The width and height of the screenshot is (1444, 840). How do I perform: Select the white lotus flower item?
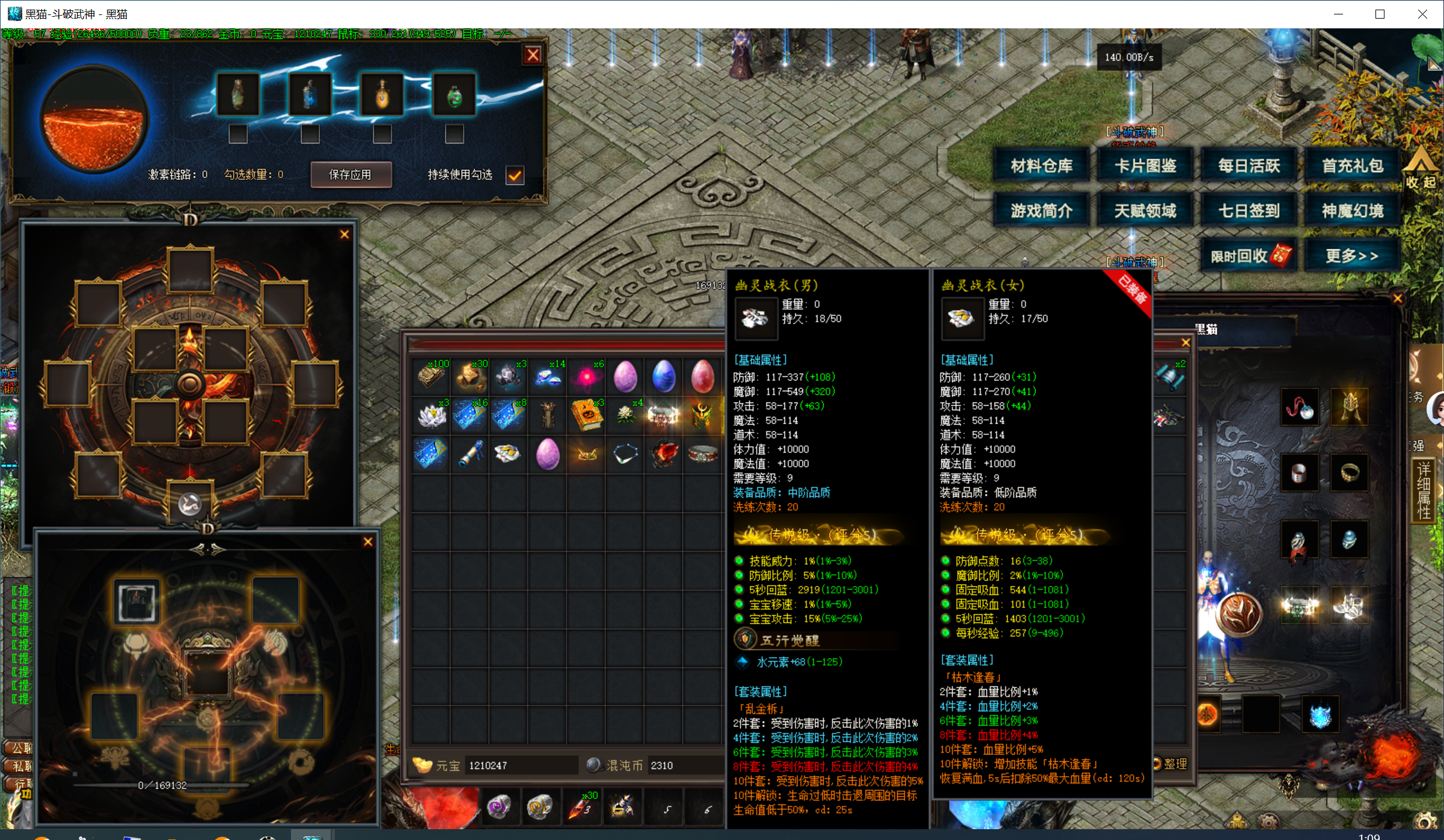click(x=431, y=415)
